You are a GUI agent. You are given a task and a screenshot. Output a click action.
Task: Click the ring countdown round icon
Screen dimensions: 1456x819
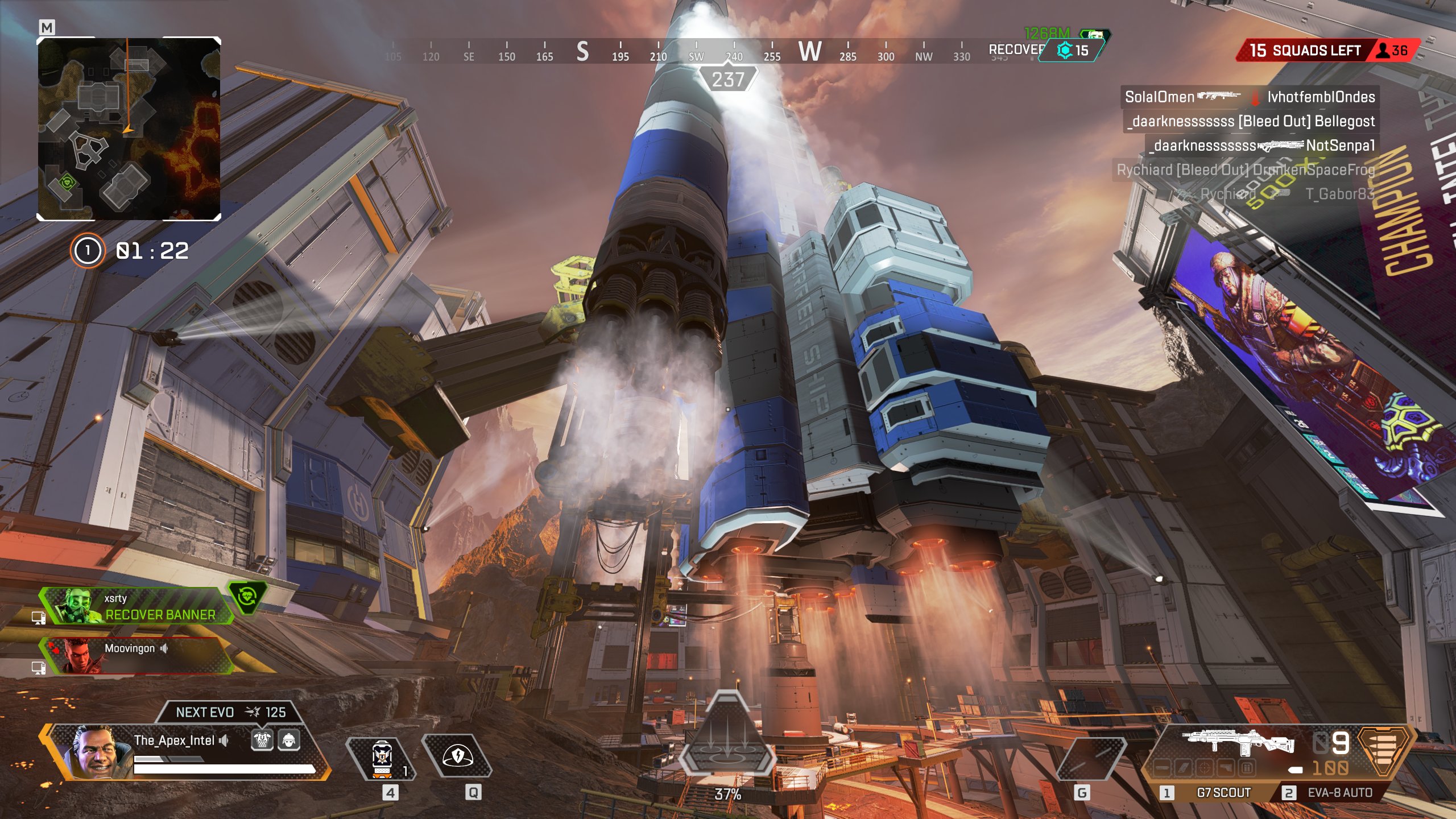tap(88, 250)
